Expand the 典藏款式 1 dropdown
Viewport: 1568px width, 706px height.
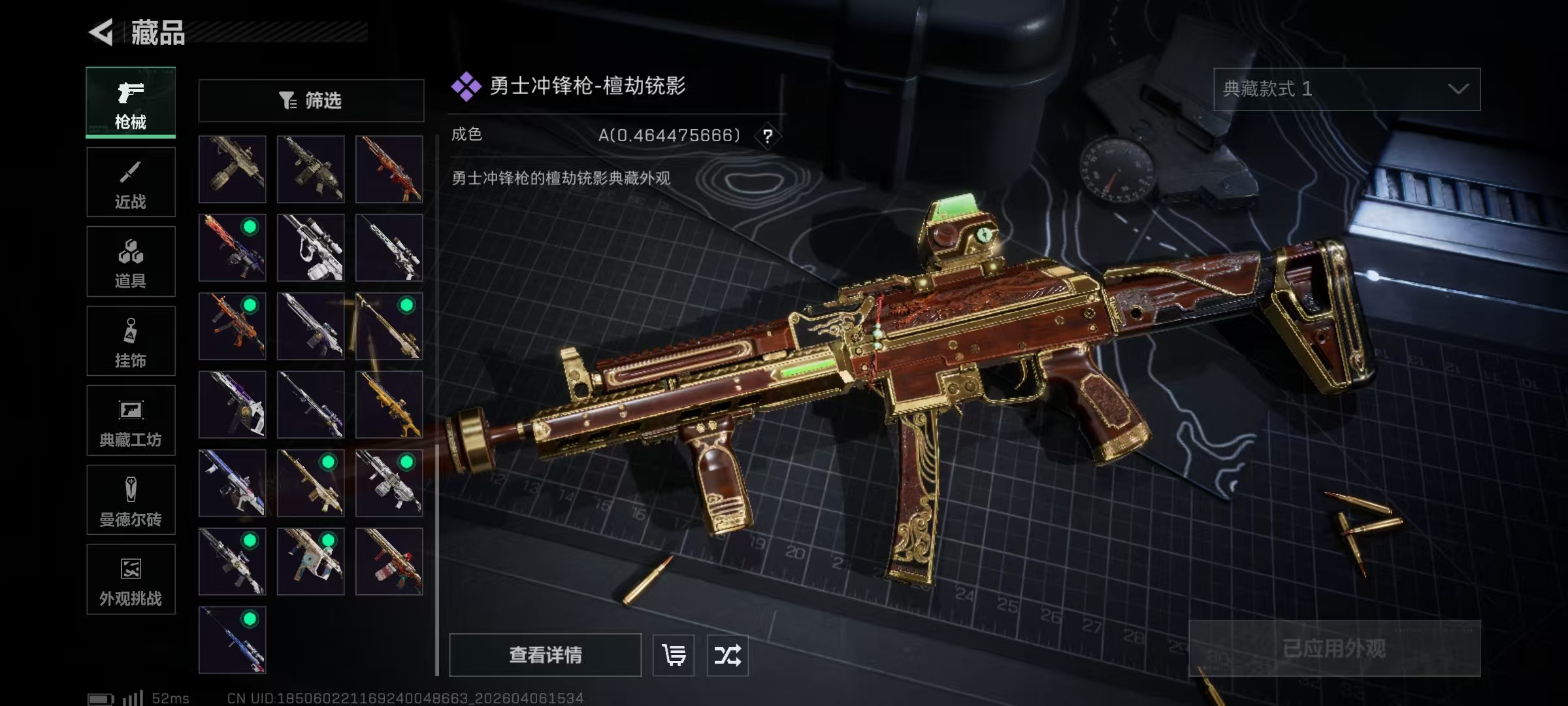tap(1347, 90)
